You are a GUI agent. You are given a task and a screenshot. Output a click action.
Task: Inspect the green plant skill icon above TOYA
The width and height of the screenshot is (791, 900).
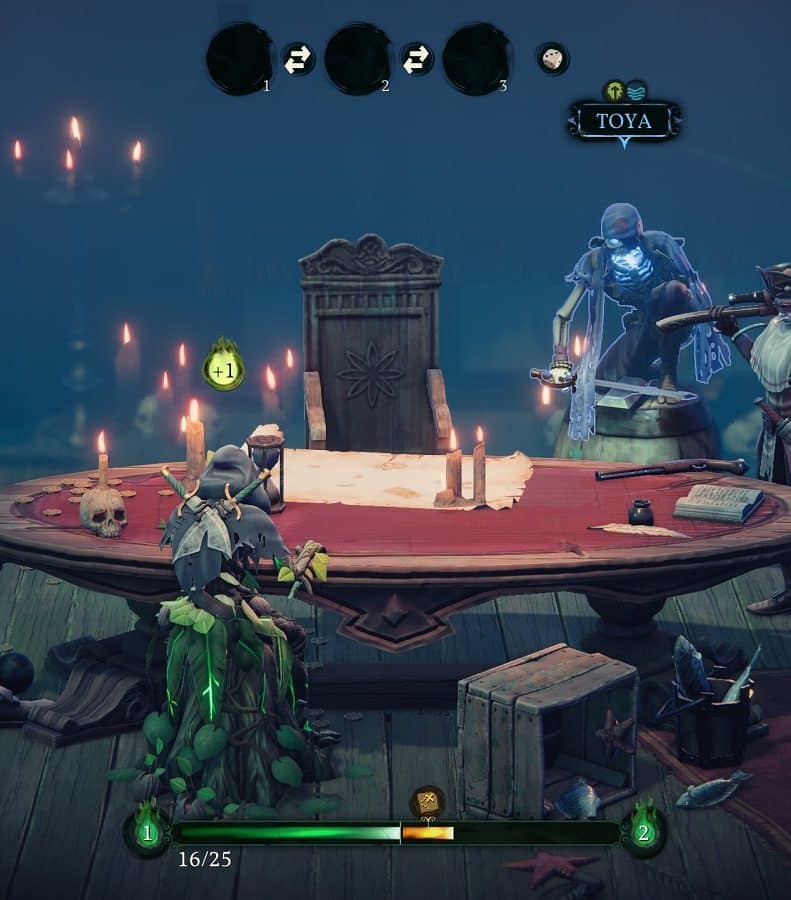614,91
